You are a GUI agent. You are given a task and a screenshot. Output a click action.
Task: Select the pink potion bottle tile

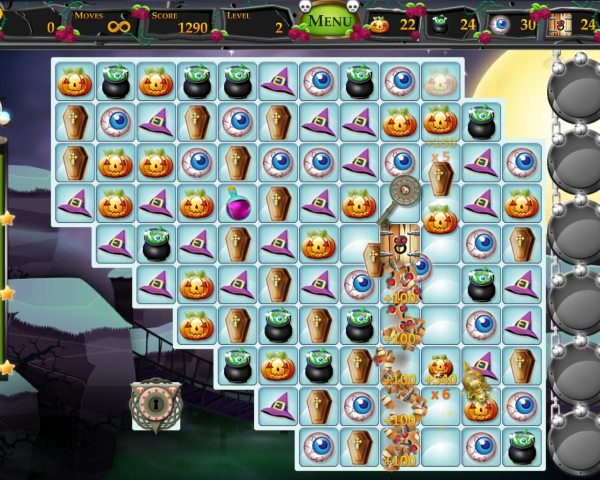(237, 204)
